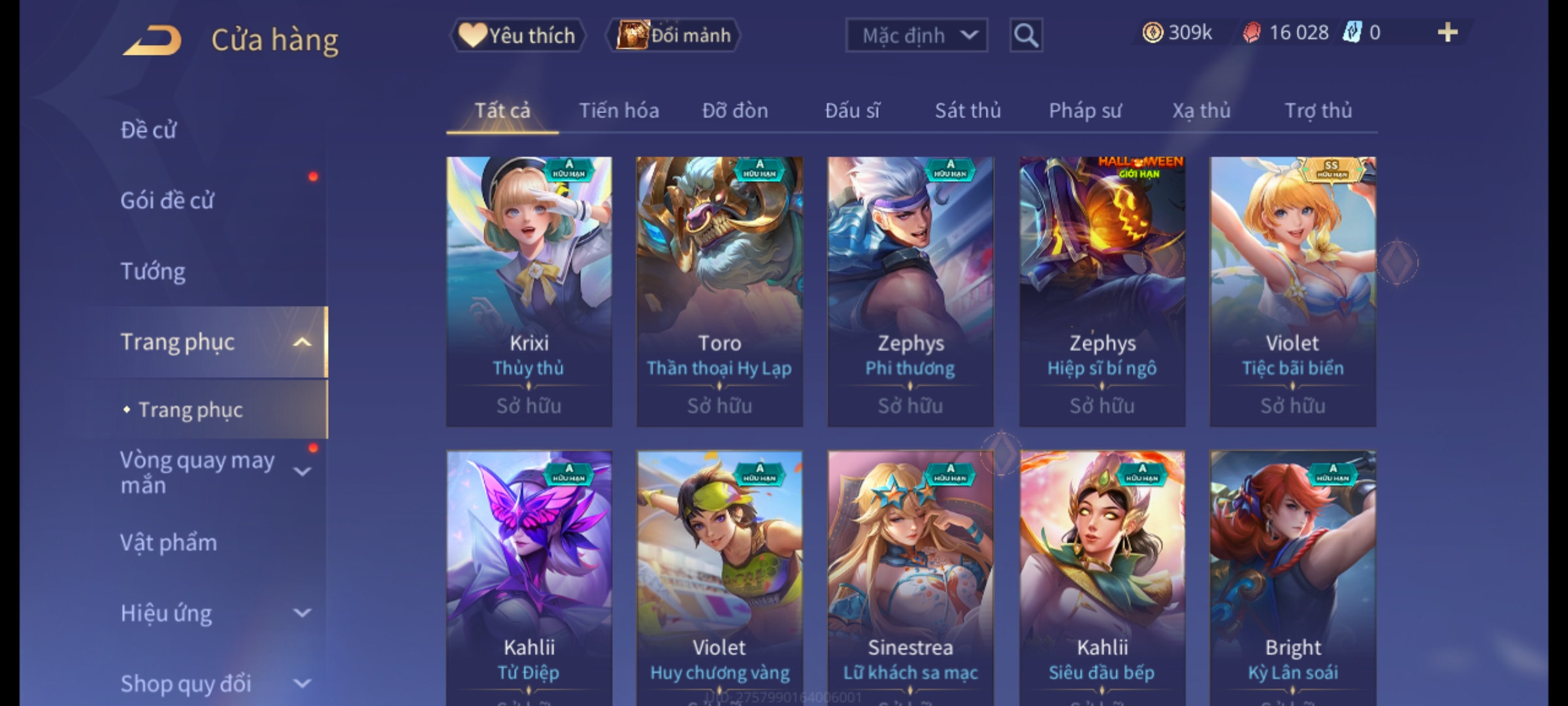Screen dimensions: 1568x706
Task: Select the Toro Thần thoại Hy Lạp skin
Action: pyautogui.click(x=719, y=292)
